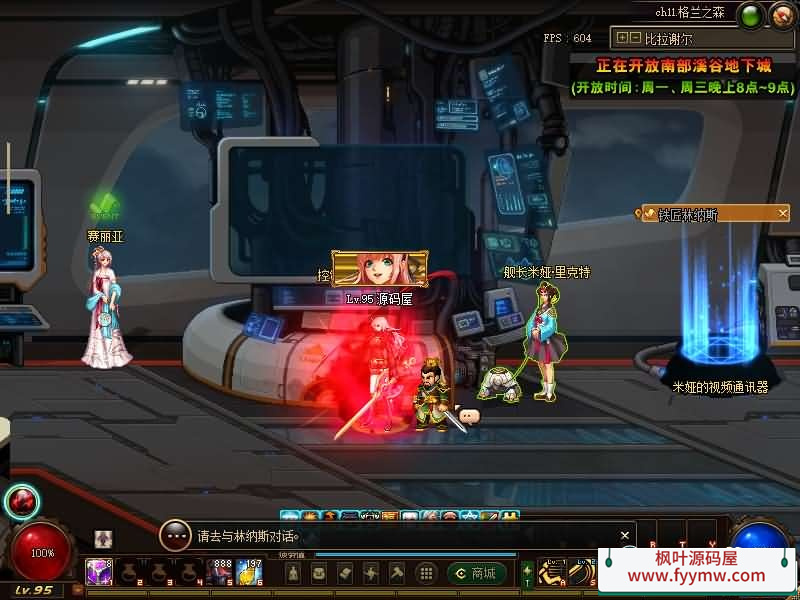Toggle the green arrow skill bar switcher
Viewport: 800px width, 600px height.
[x=527, y=573]
